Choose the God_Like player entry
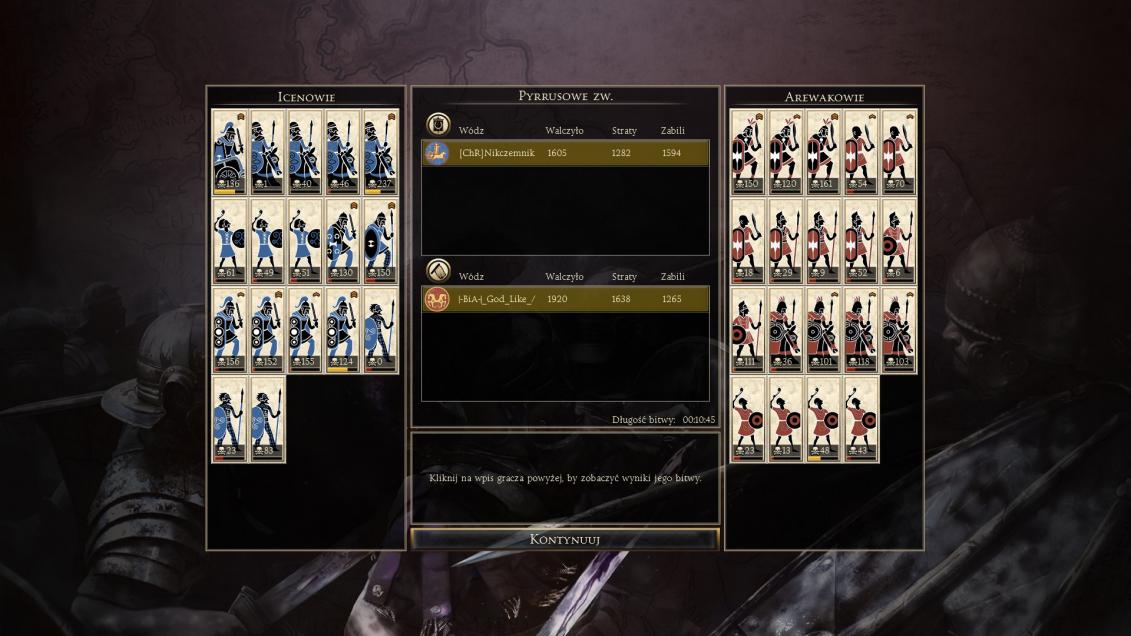1131x636 pixels. point(565,299)
